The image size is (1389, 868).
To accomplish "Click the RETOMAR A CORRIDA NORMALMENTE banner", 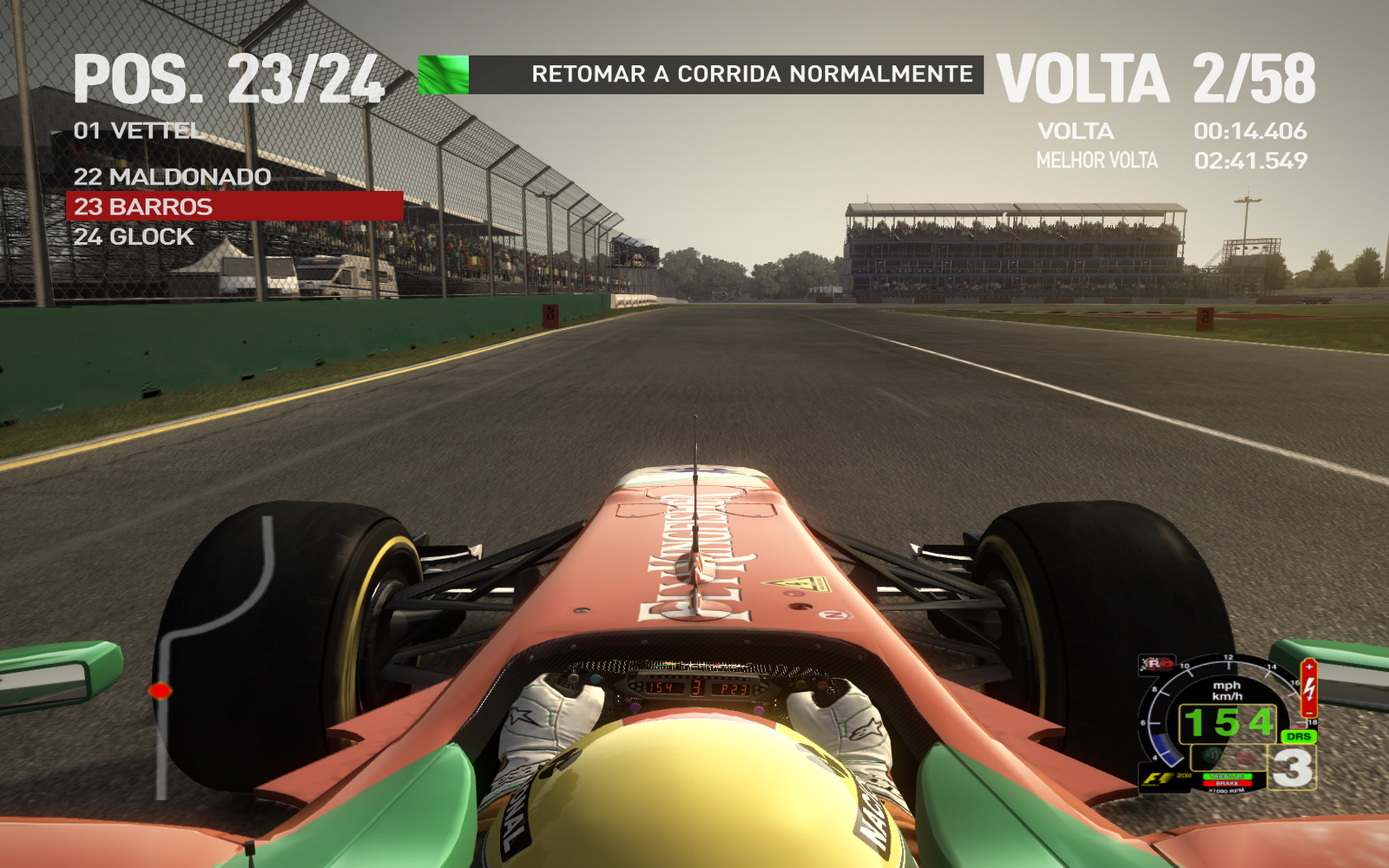I will click(x=754, y=75).
